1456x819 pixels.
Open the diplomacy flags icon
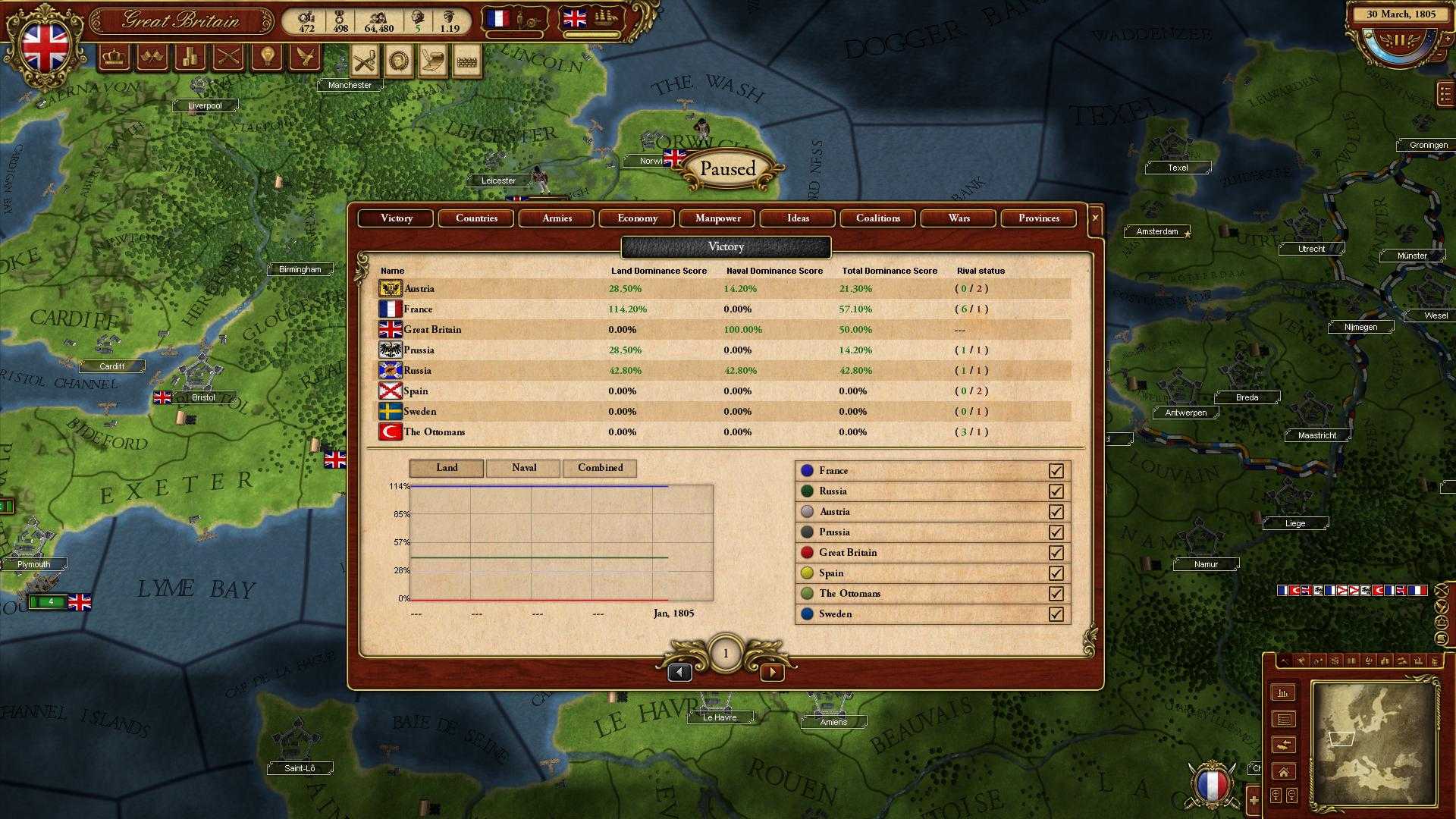click(x=152, y=58)
